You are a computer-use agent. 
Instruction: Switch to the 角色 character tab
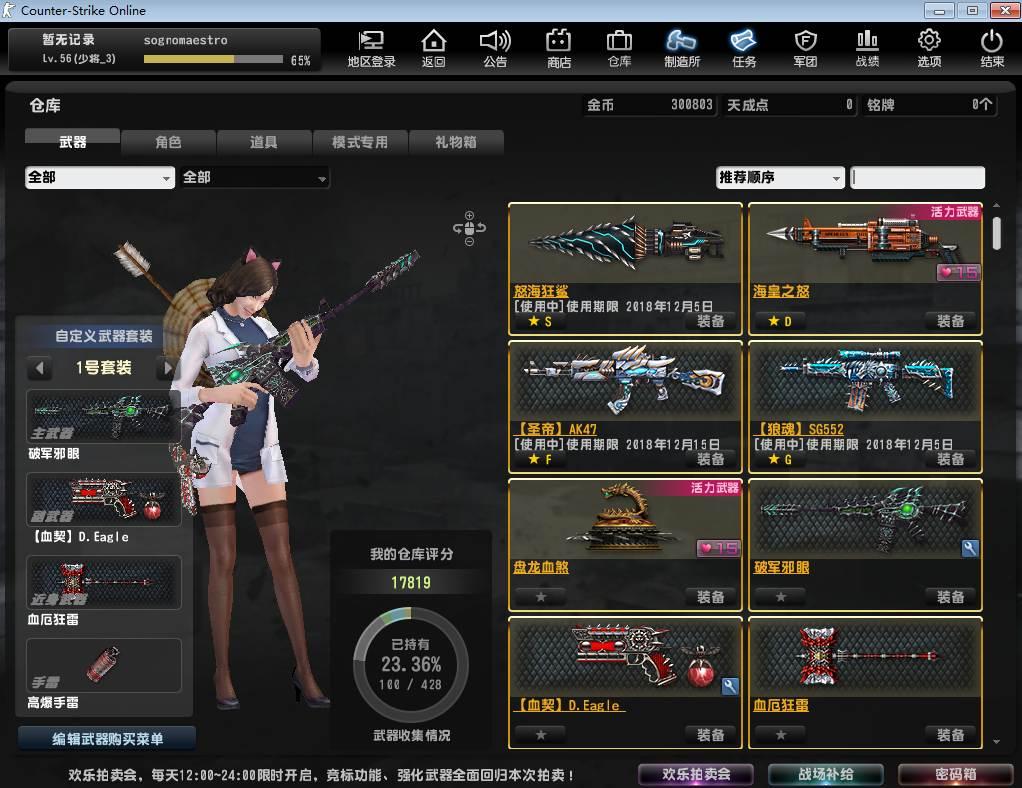coord(168,142)
